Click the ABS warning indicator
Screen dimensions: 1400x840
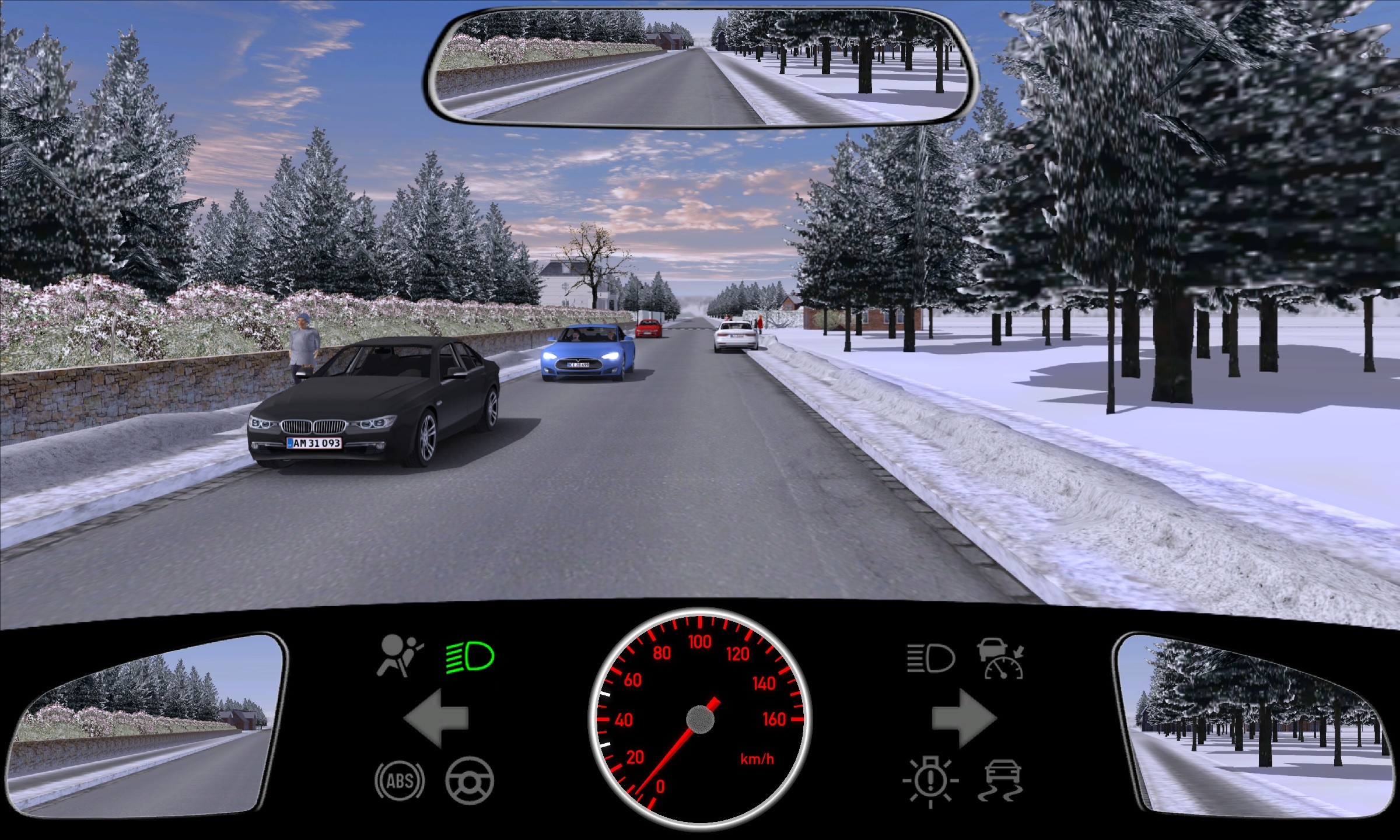pyautogui.click(x=400, y=780)
